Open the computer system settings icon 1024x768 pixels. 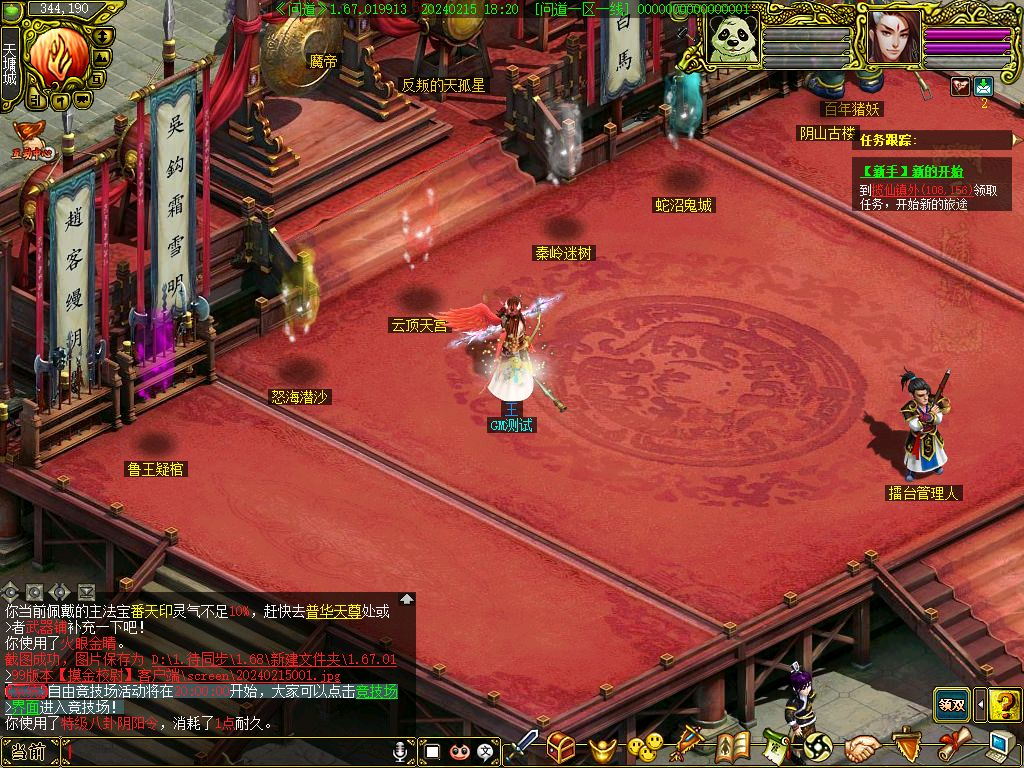click(999, 745)
